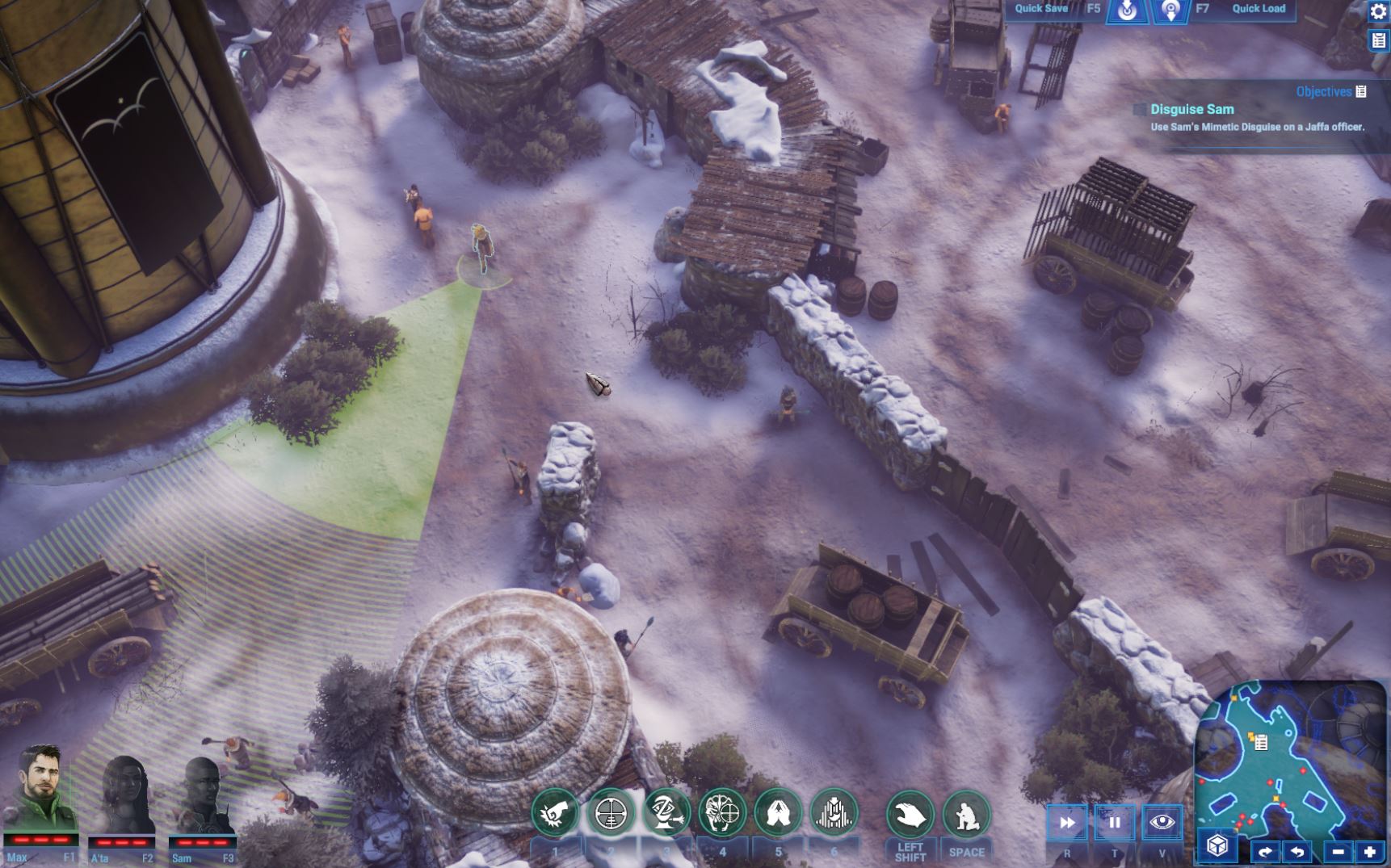Activate the fist punch melee ability
Viewport: 1391px width, 868px height.
(555, 813)
